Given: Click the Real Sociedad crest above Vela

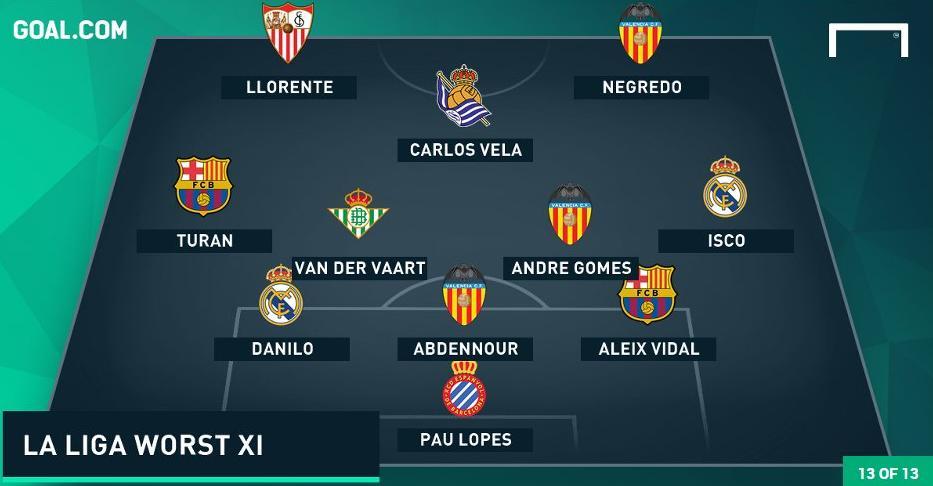Looking at the screenshot, I should pyautogui.click(x=462, y=99).
